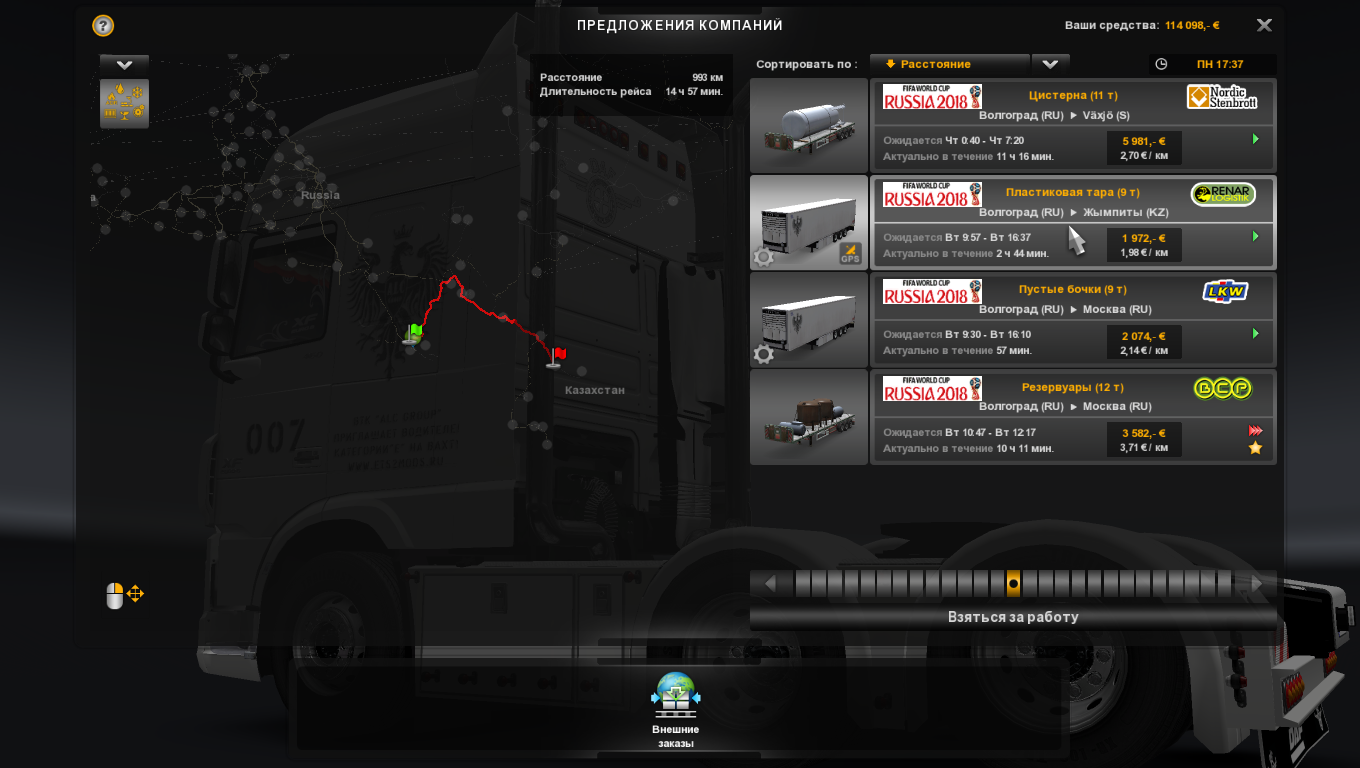Click the green start flag on map

pos(414,332)
